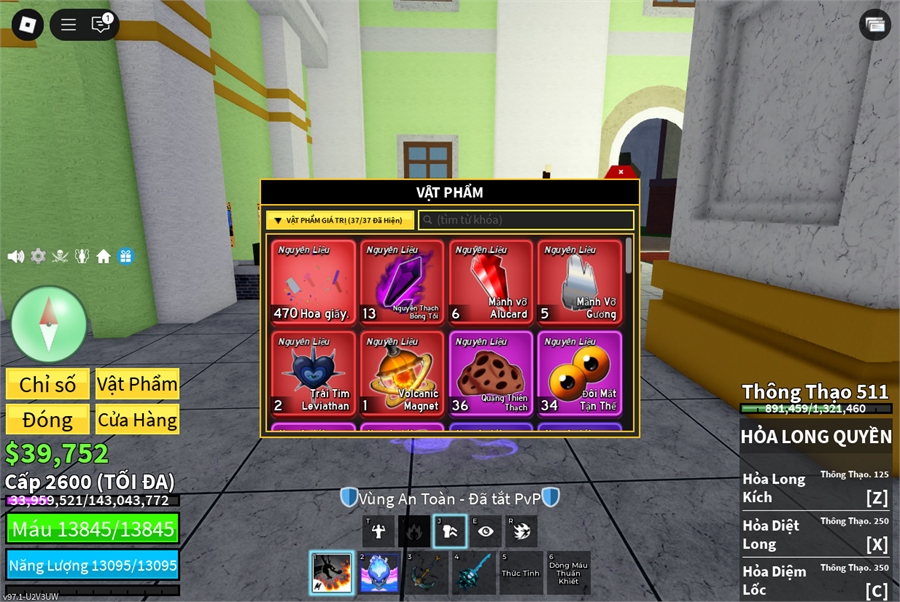The image size is (900, 602).
Task: Open the Vật Phẩm Giá Trị filter dropdown
Action: [339, 220]
